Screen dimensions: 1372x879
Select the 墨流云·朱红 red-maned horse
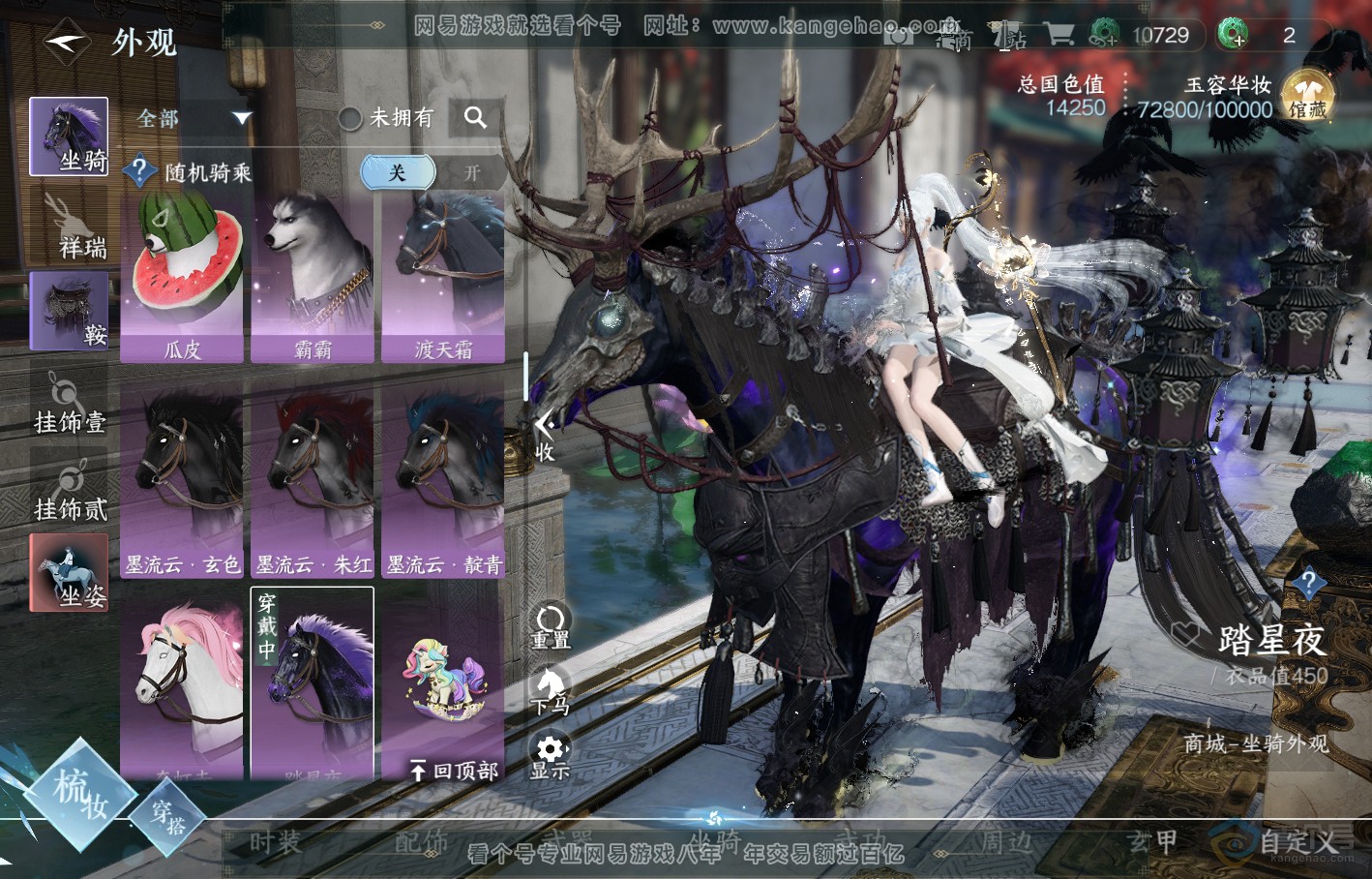tap(313, 484)
